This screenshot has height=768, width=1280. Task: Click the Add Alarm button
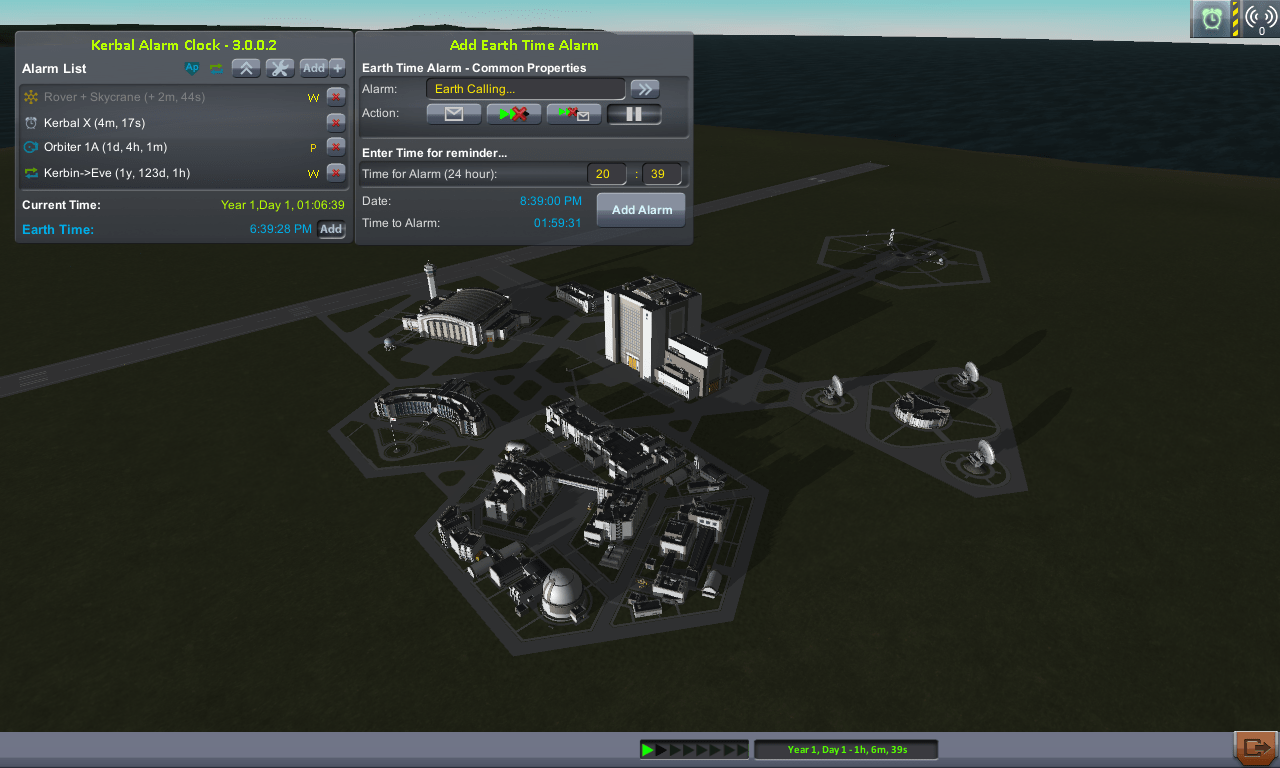tap(640, 209)
